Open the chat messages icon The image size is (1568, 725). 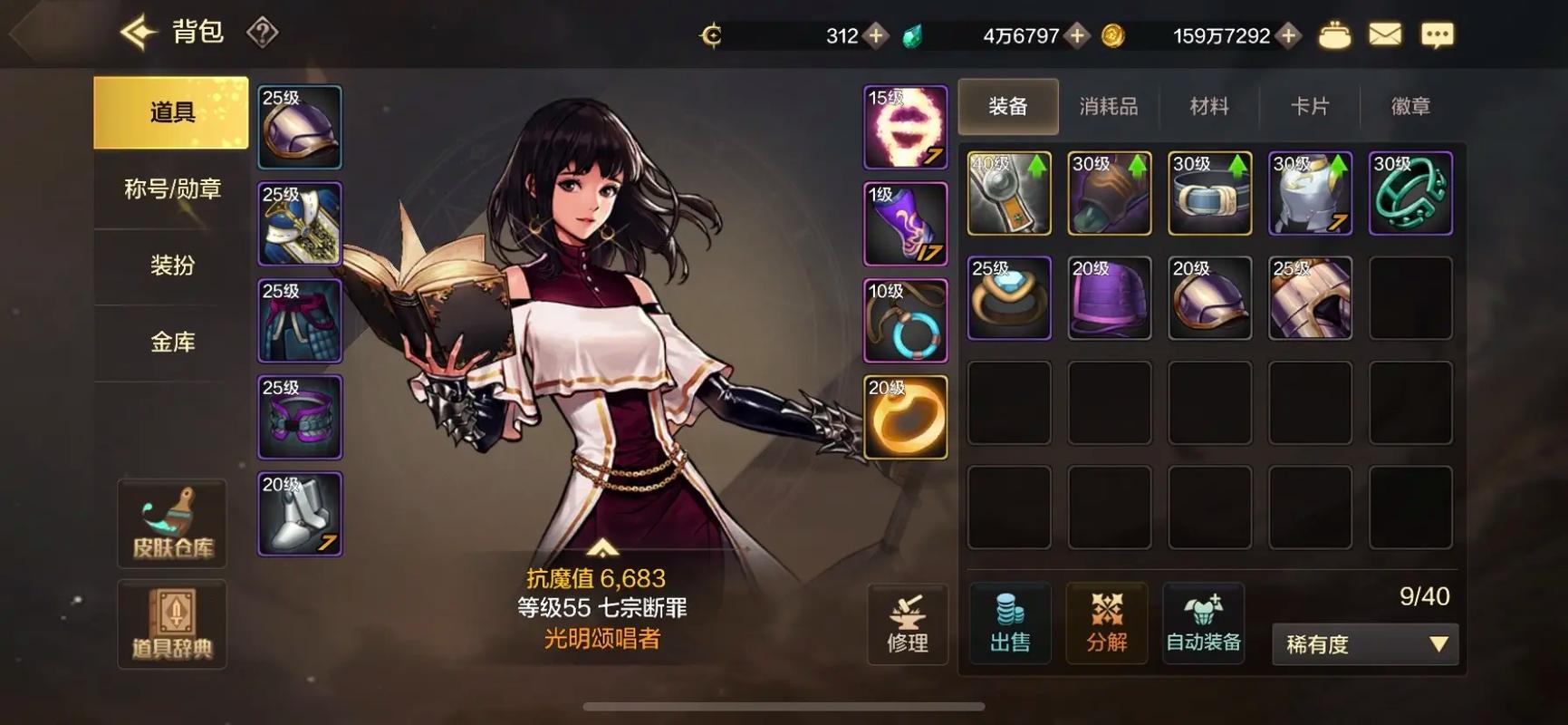coord(1437,34)
